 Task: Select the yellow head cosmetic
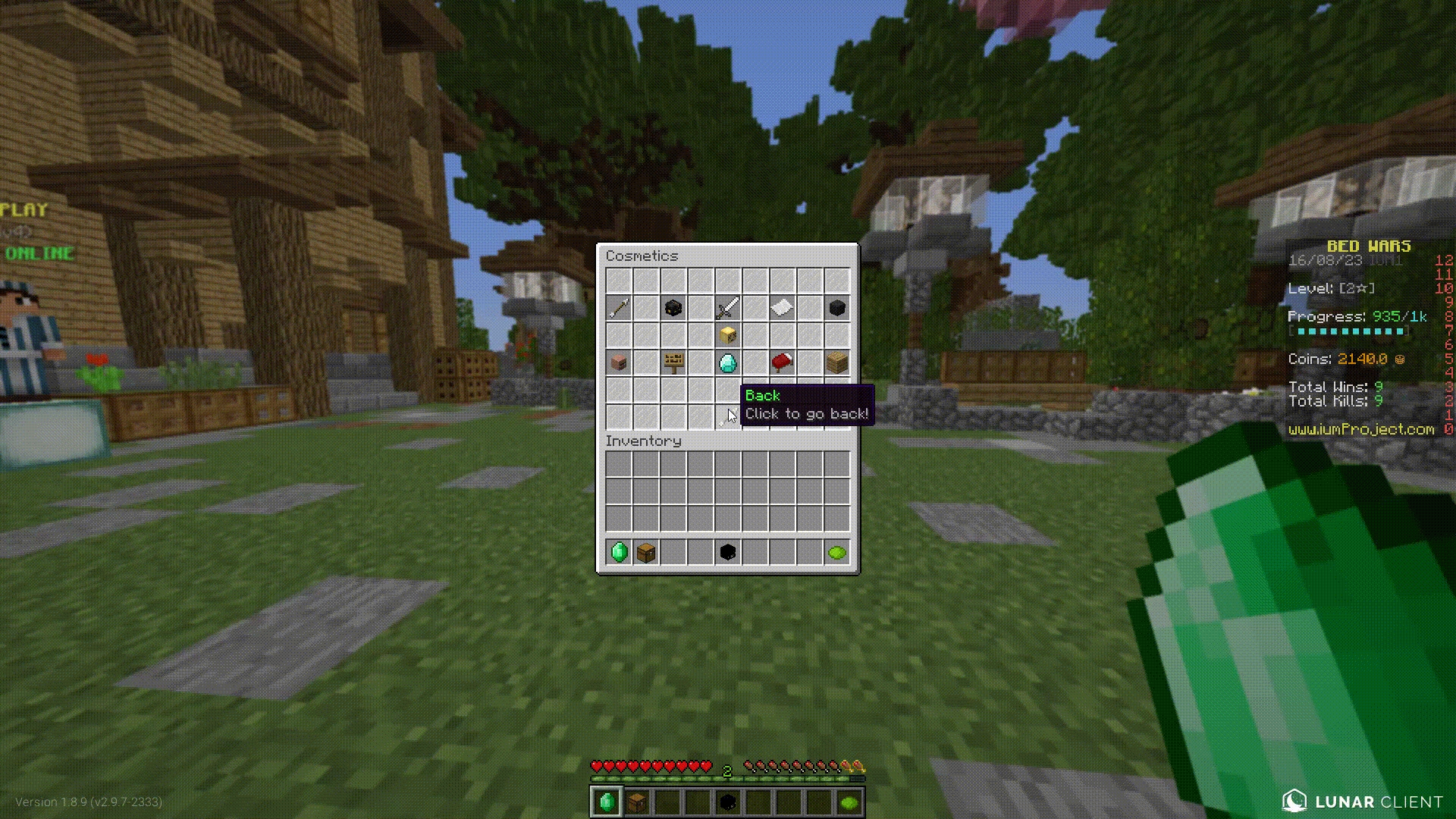(727, 335)
